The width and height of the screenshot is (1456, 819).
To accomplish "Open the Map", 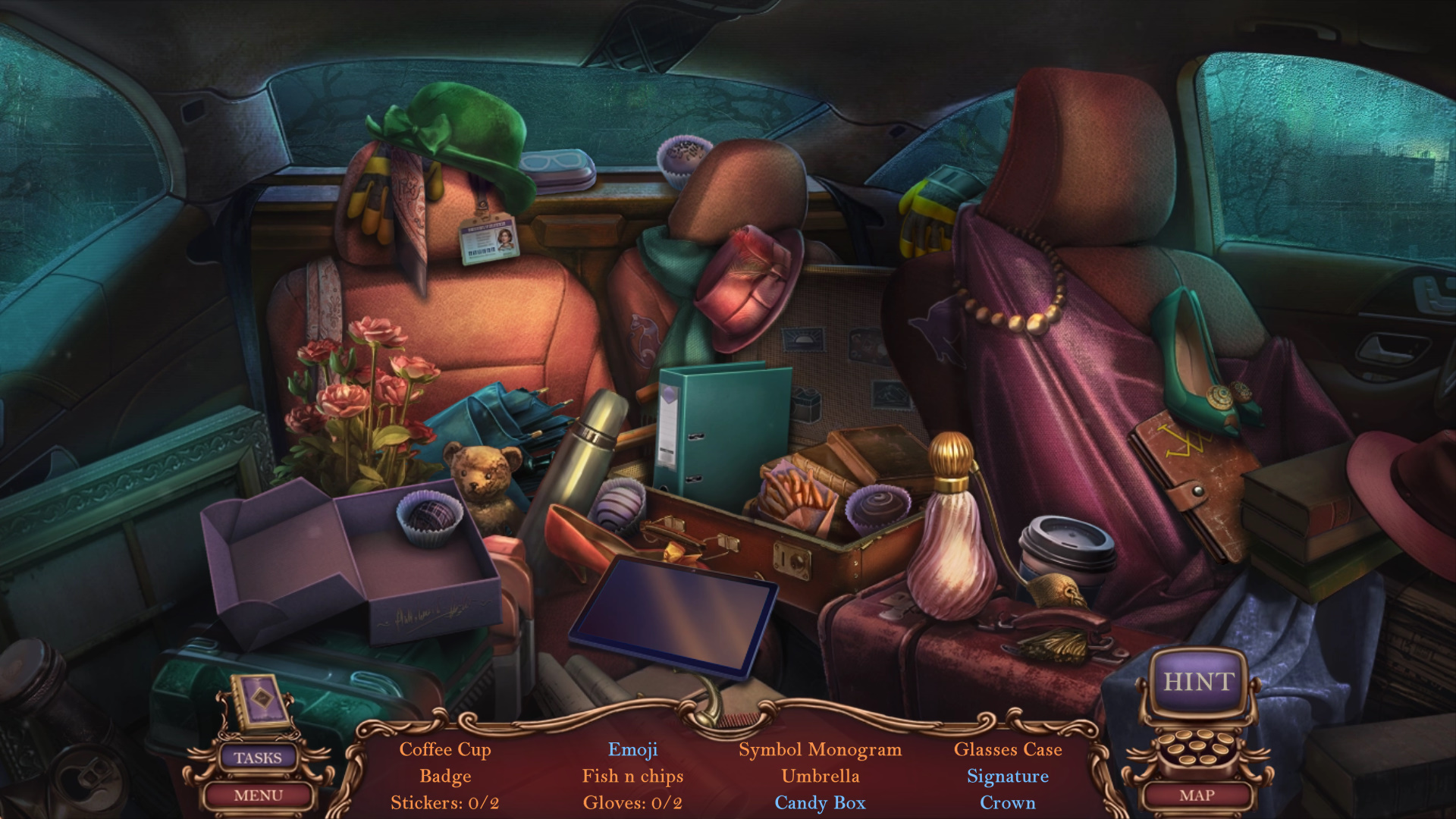I will point(1197,795).
